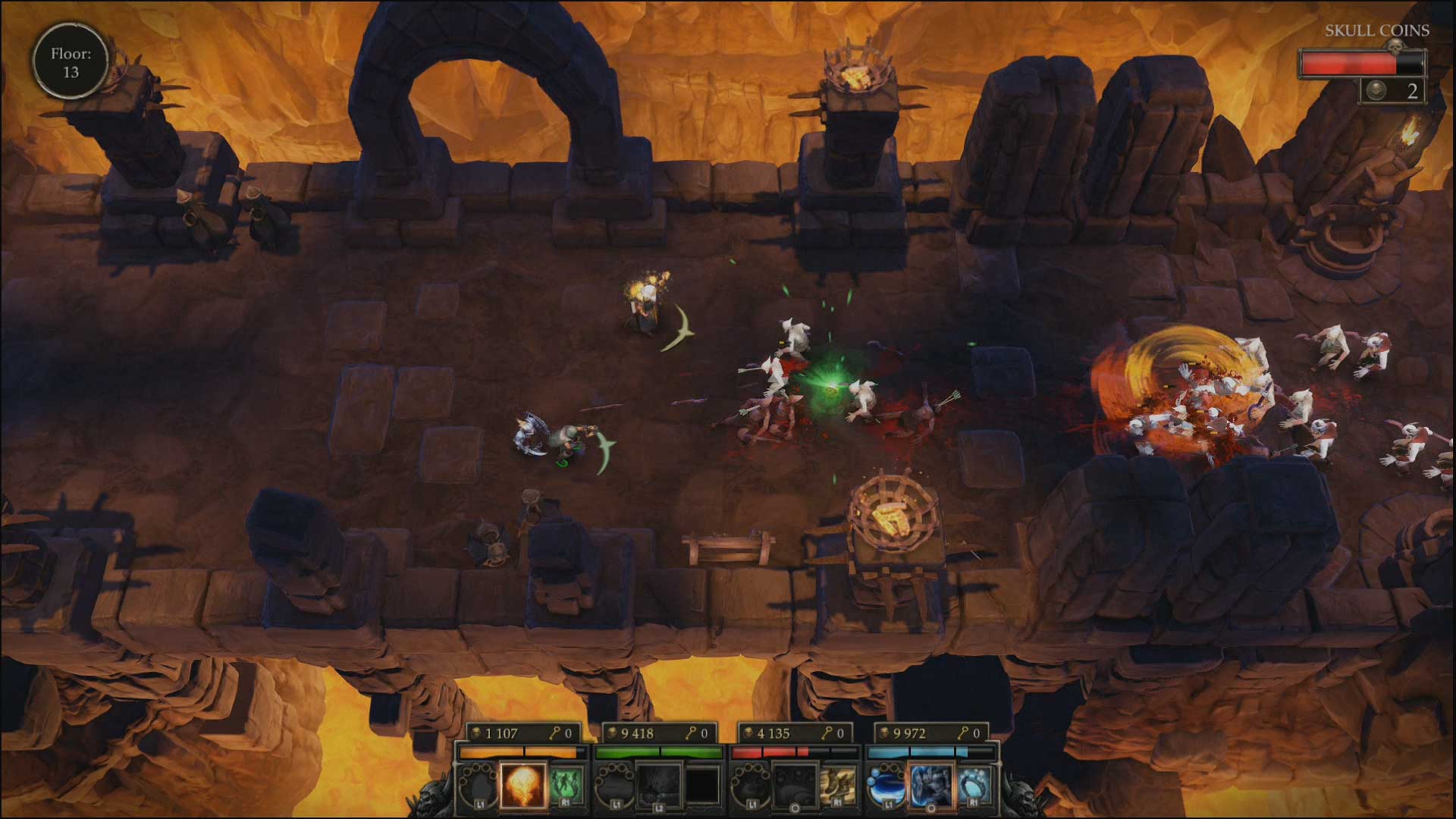Click the key icon on the first player panel

554,733
